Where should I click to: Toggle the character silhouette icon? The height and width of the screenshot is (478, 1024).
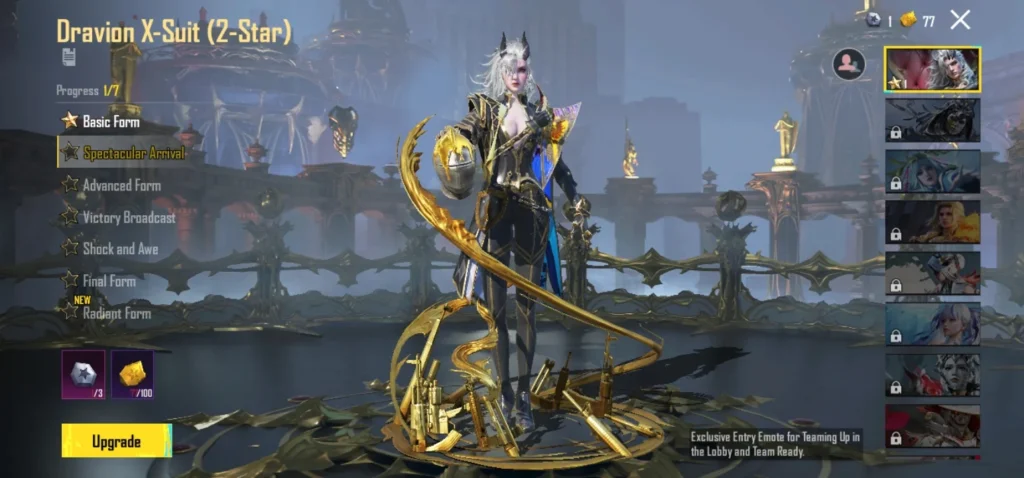click(x=848, y=64)
